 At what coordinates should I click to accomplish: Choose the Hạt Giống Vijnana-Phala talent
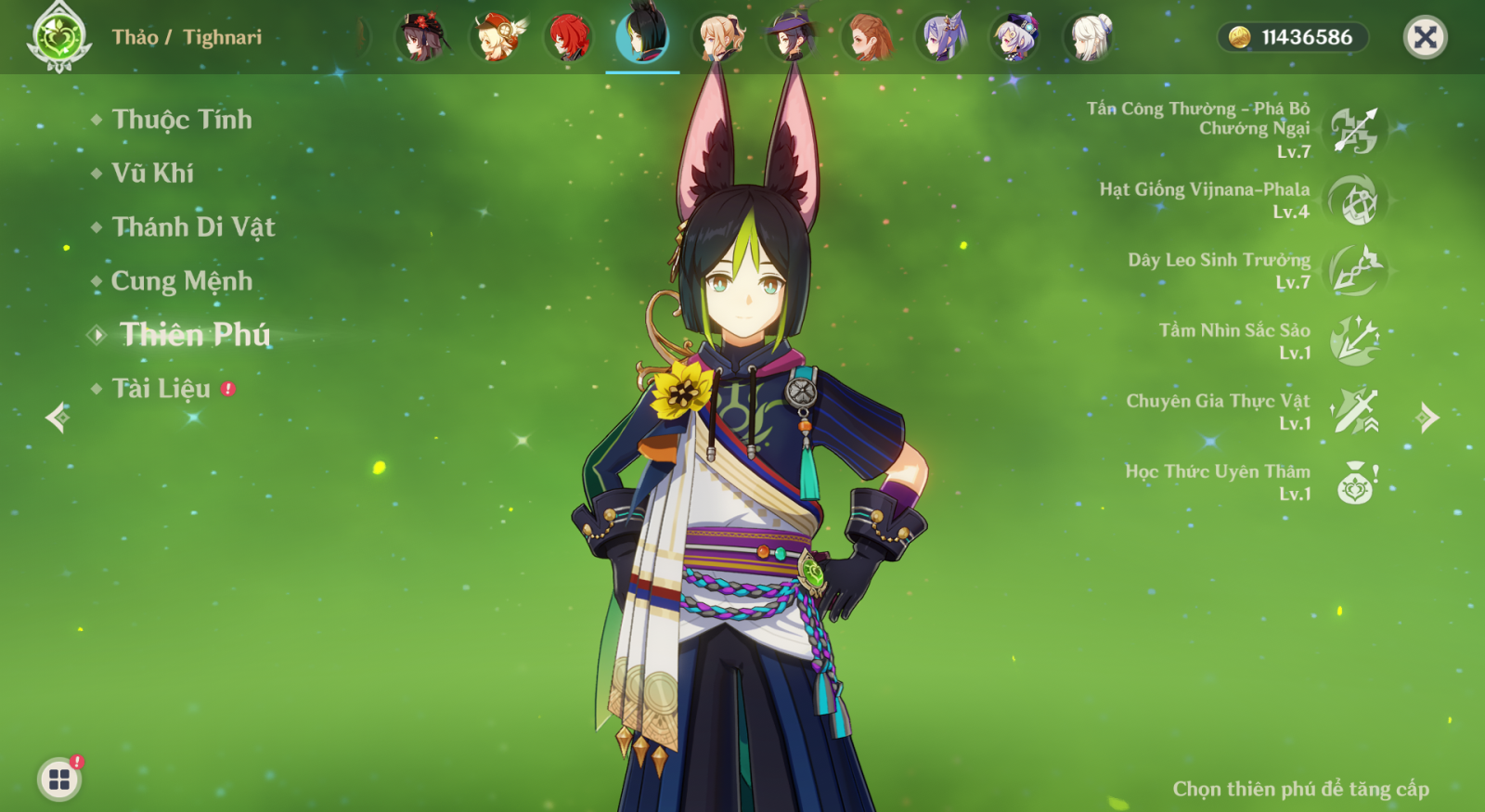pyautogui.click(x=1355, y=200)
